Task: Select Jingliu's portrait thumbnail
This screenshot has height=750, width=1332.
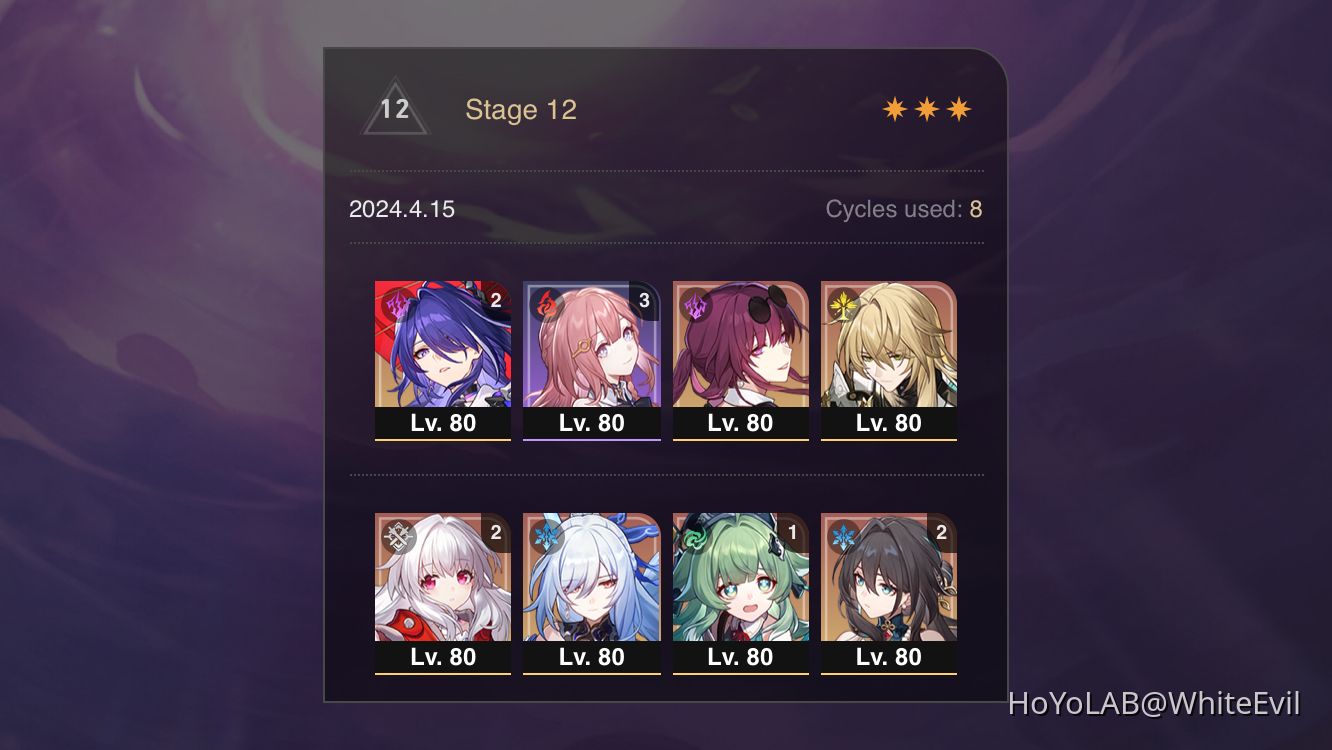Action: (x=592, y=580)
